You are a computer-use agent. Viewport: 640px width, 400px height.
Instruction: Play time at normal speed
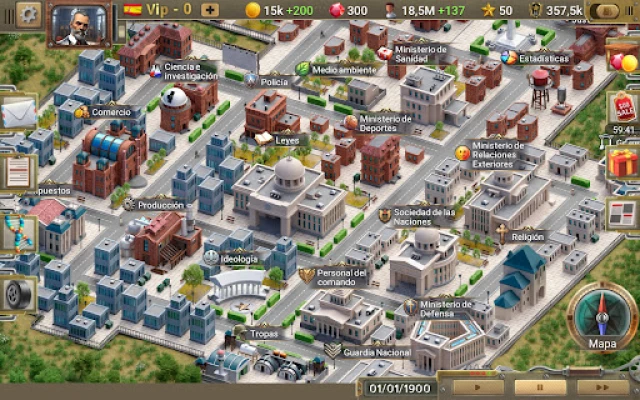pos(478,387)
